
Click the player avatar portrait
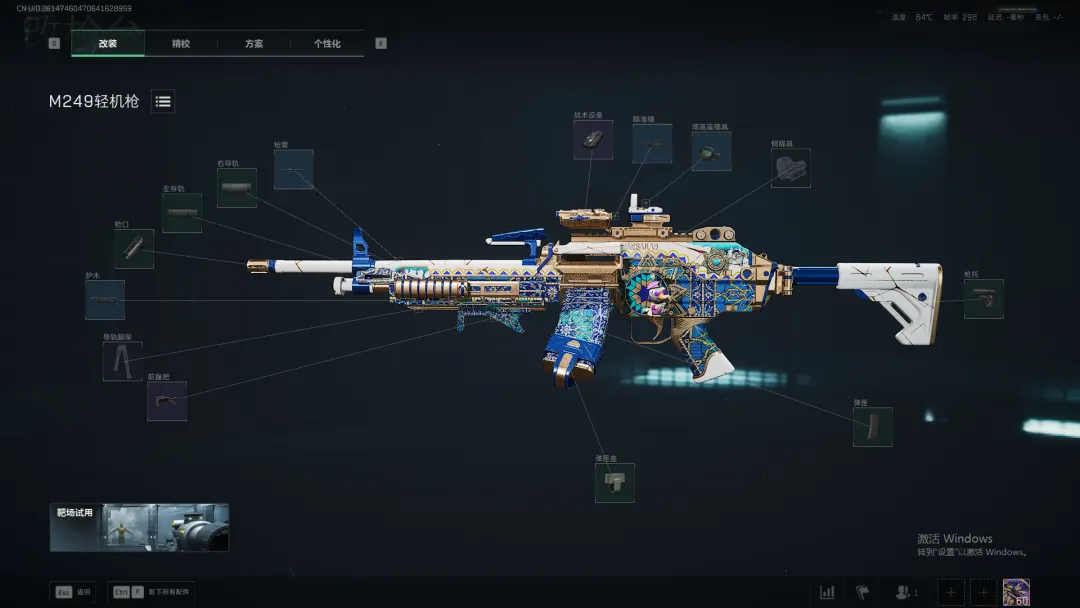pos(1016,592)
